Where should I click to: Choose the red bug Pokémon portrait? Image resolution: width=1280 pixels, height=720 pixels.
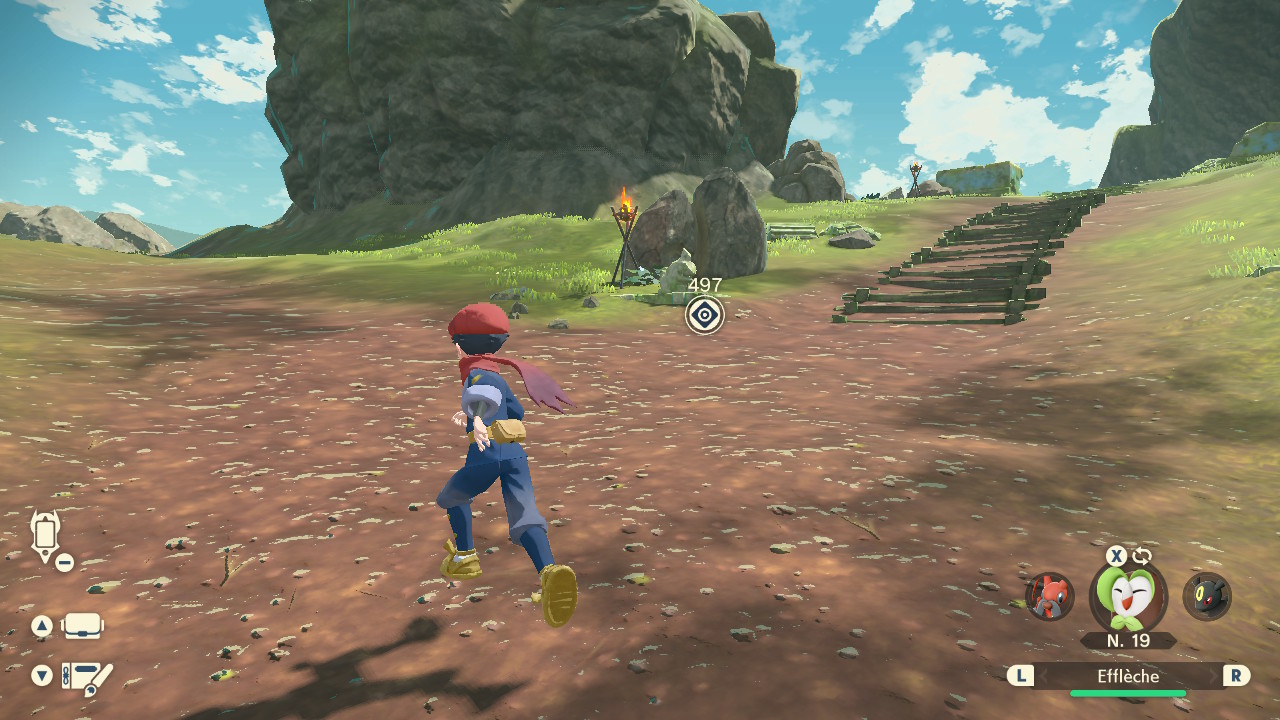[1050, 596]
